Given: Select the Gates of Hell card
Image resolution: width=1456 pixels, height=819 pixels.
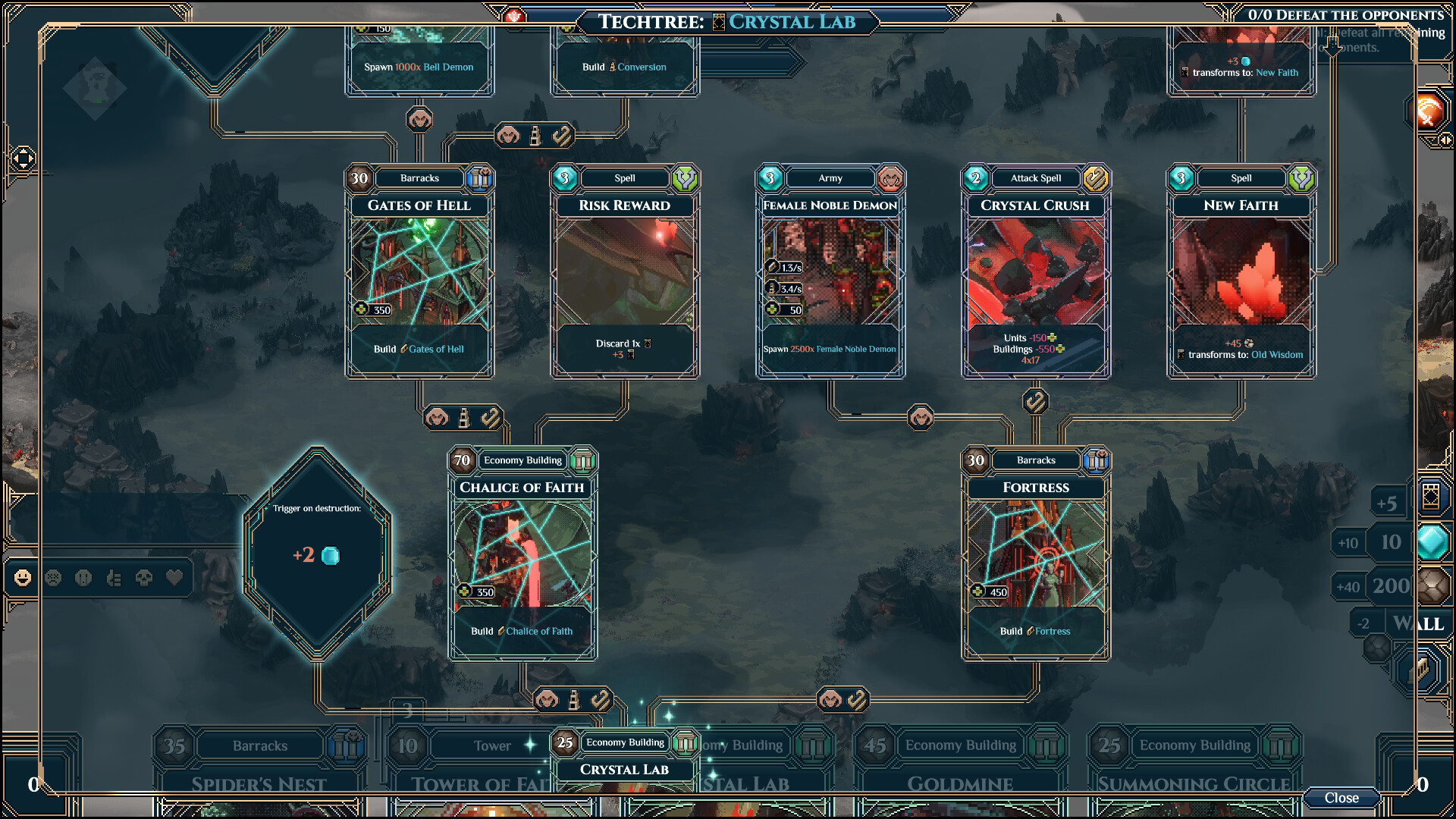Looking at the screenshot, I should coord(419,271).
